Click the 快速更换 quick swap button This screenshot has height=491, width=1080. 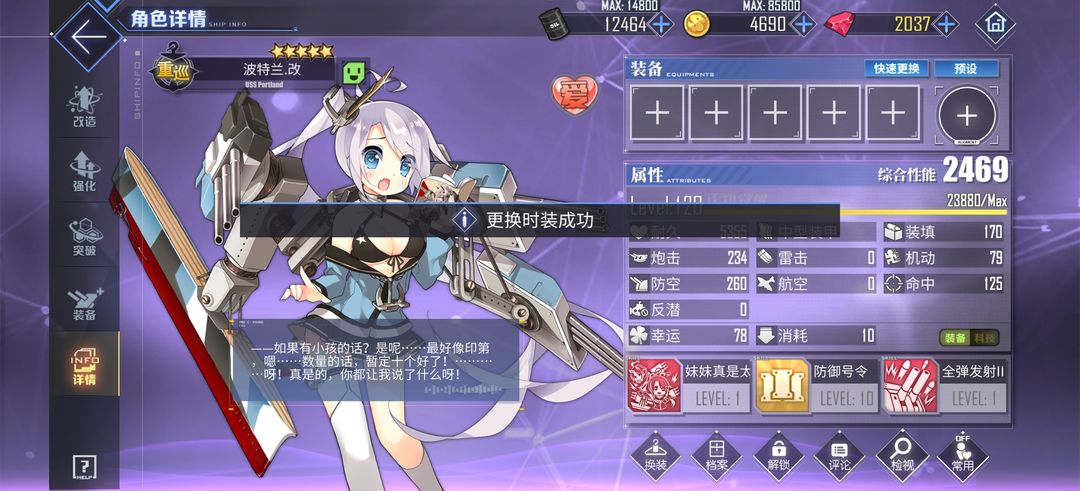[896, 69]
